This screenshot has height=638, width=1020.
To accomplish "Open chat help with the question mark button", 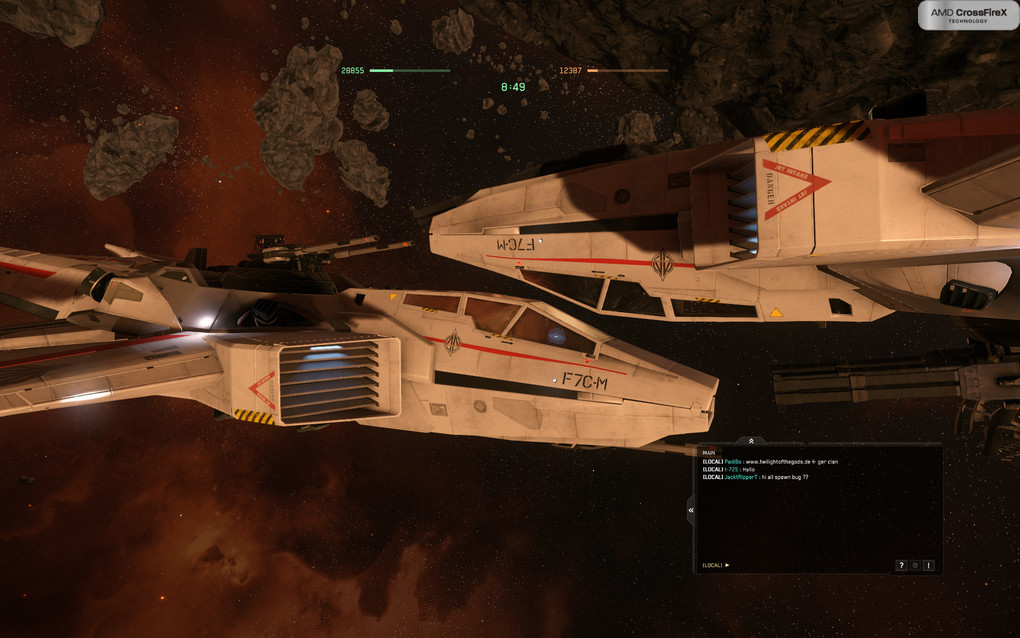I will coord(901,565).
